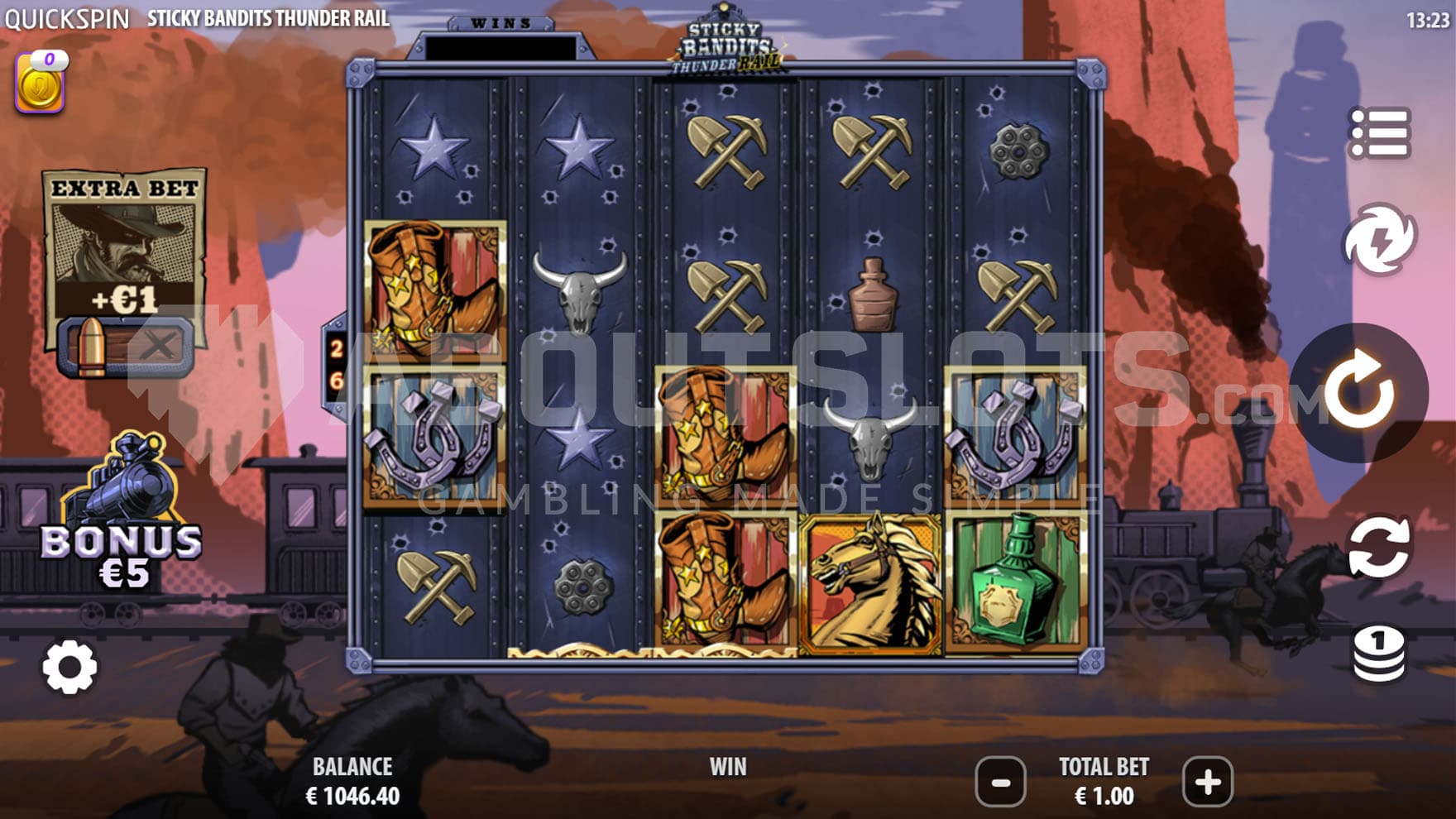Open the paytable list menu
1456x819 pixels.
1379,132
